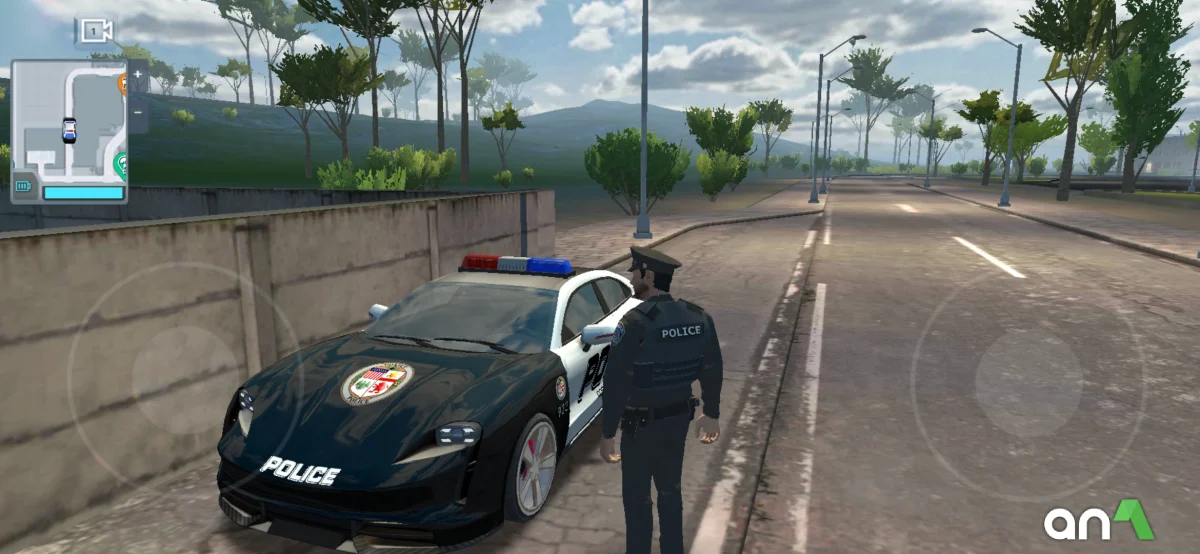
Task: Zoom out the minimap with the minus button
Action: (138, 112)
